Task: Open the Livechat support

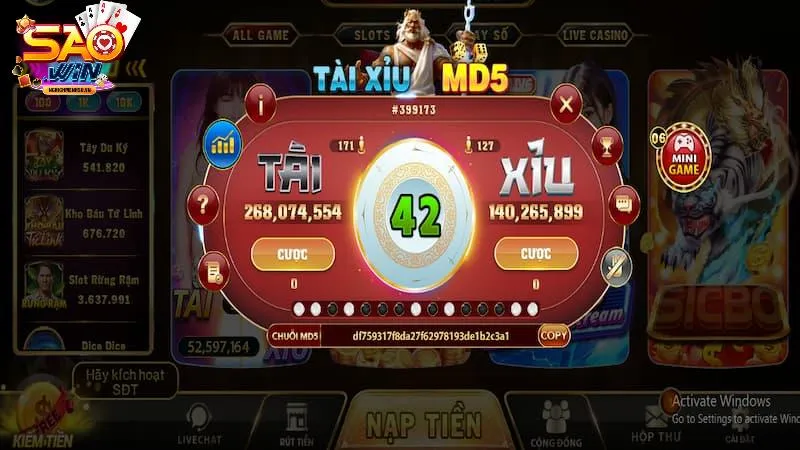Action: 196,422
